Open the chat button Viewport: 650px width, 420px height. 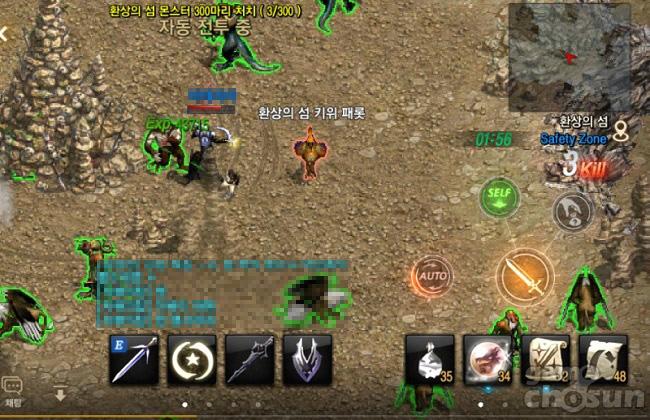[12, 386]
